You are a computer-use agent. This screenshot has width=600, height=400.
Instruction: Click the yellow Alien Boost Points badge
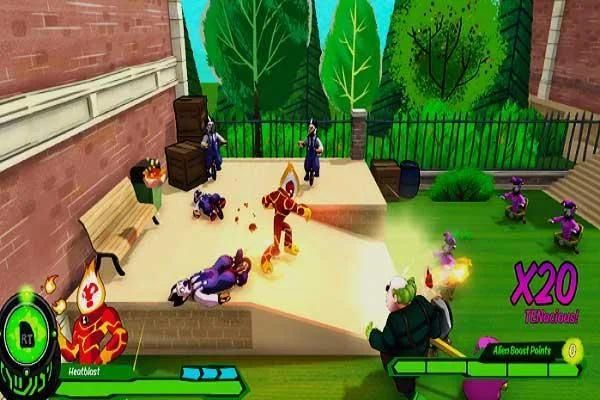coord(572,349)
